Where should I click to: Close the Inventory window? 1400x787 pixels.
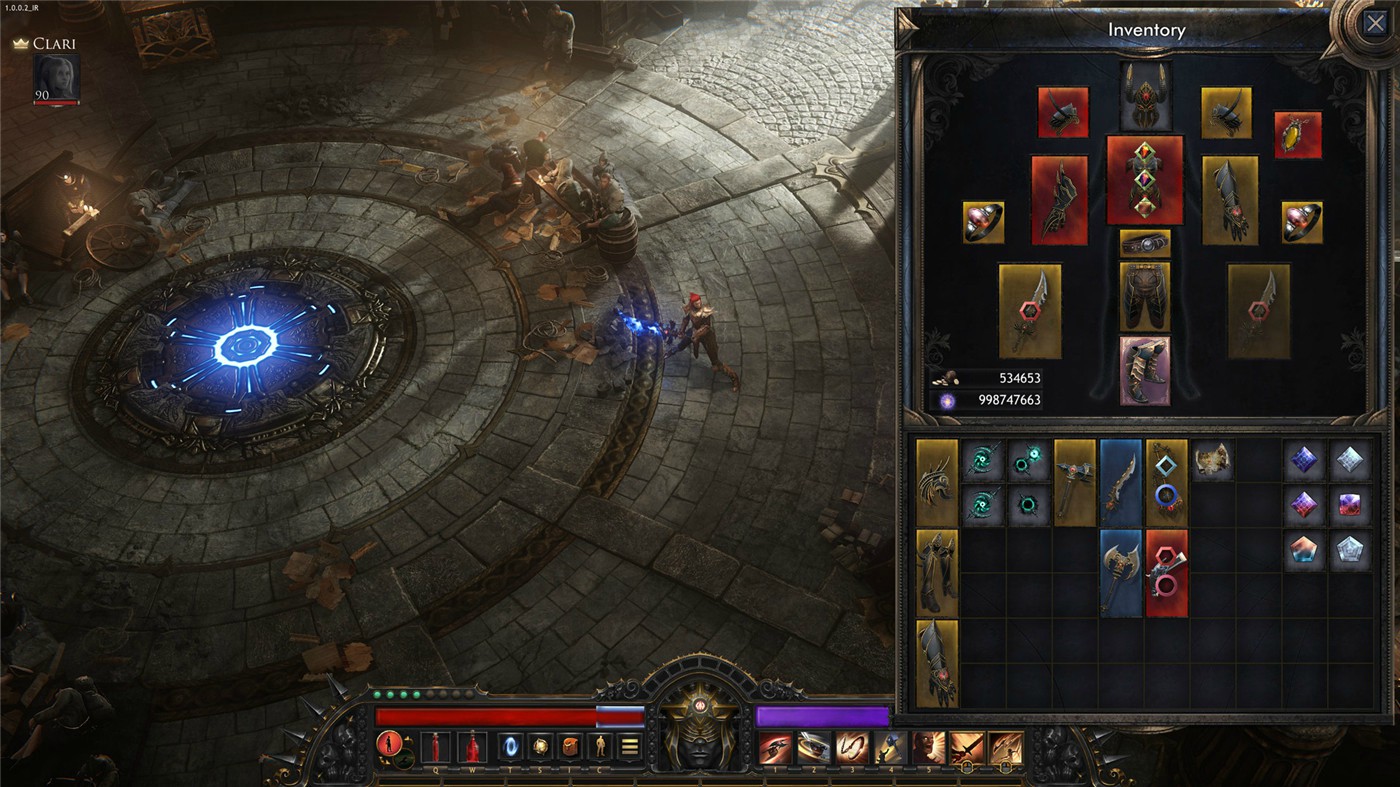pos(1377,22)
